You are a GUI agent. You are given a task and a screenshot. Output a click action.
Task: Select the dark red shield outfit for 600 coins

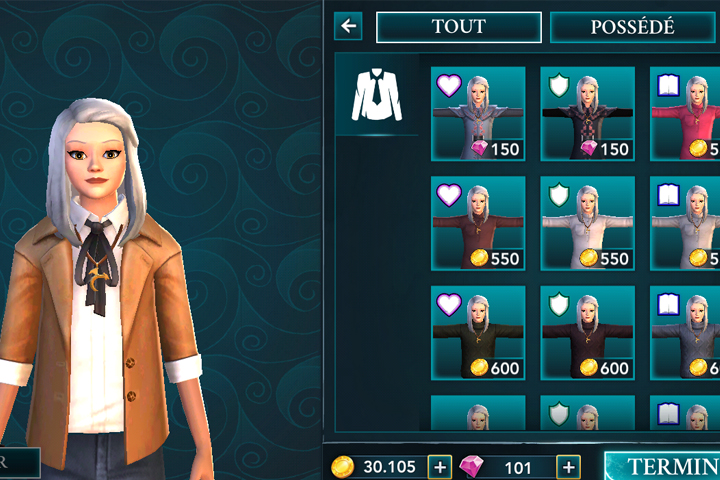tap(587, 333)
